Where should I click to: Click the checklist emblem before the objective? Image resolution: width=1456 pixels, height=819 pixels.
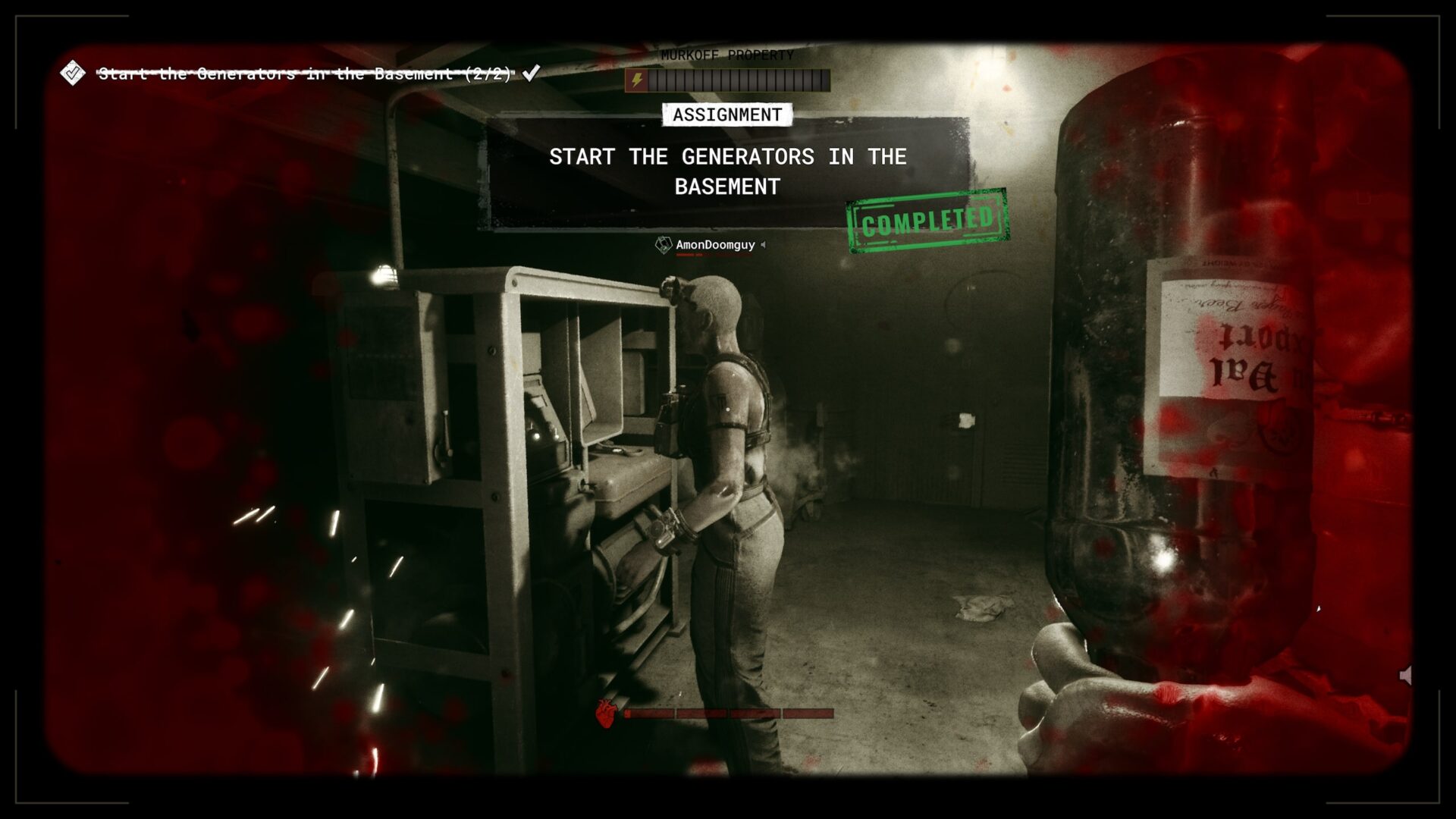pyautogui.click(x=73, y=74)
